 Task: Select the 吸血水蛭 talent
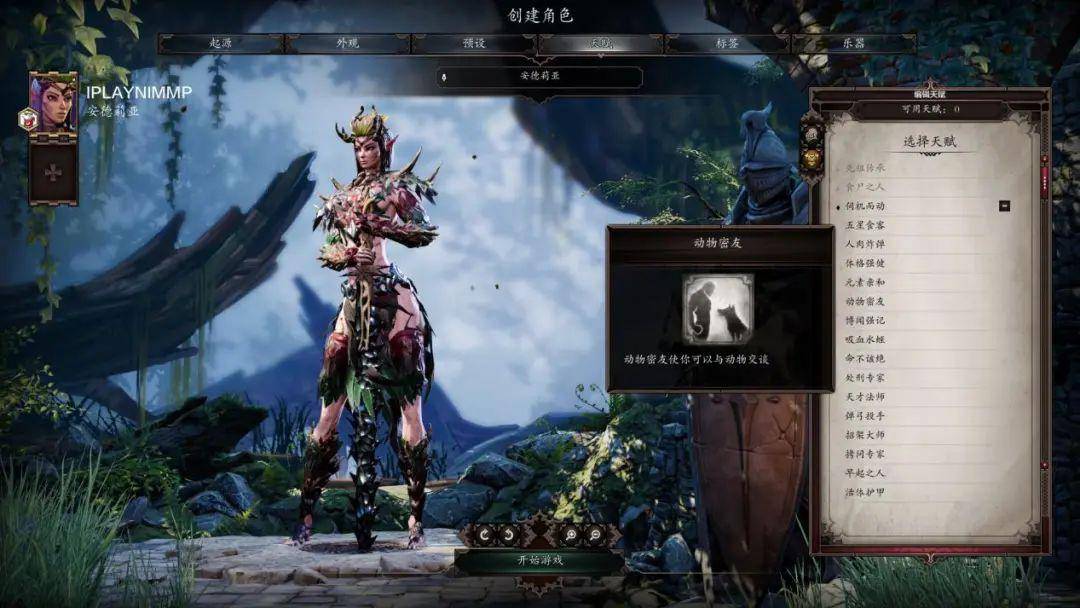[x=865, y=339]
